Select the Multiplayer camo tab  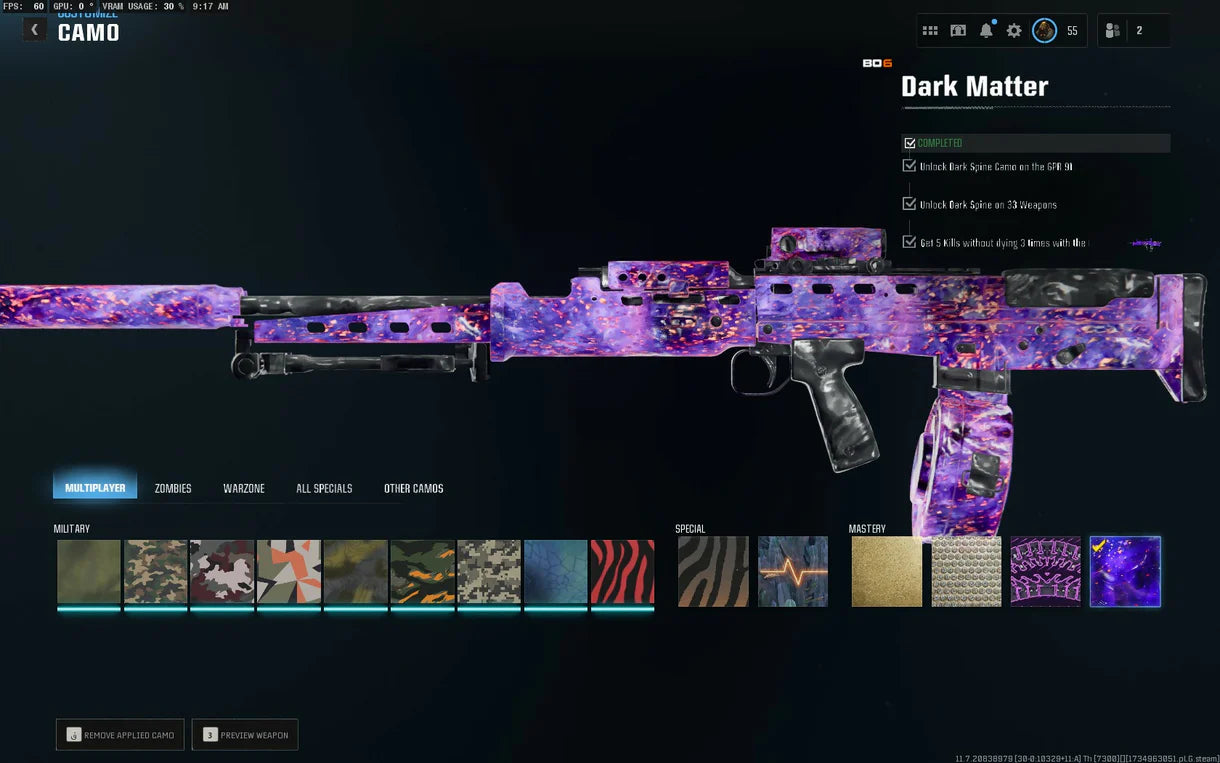[x=95, y=488]
